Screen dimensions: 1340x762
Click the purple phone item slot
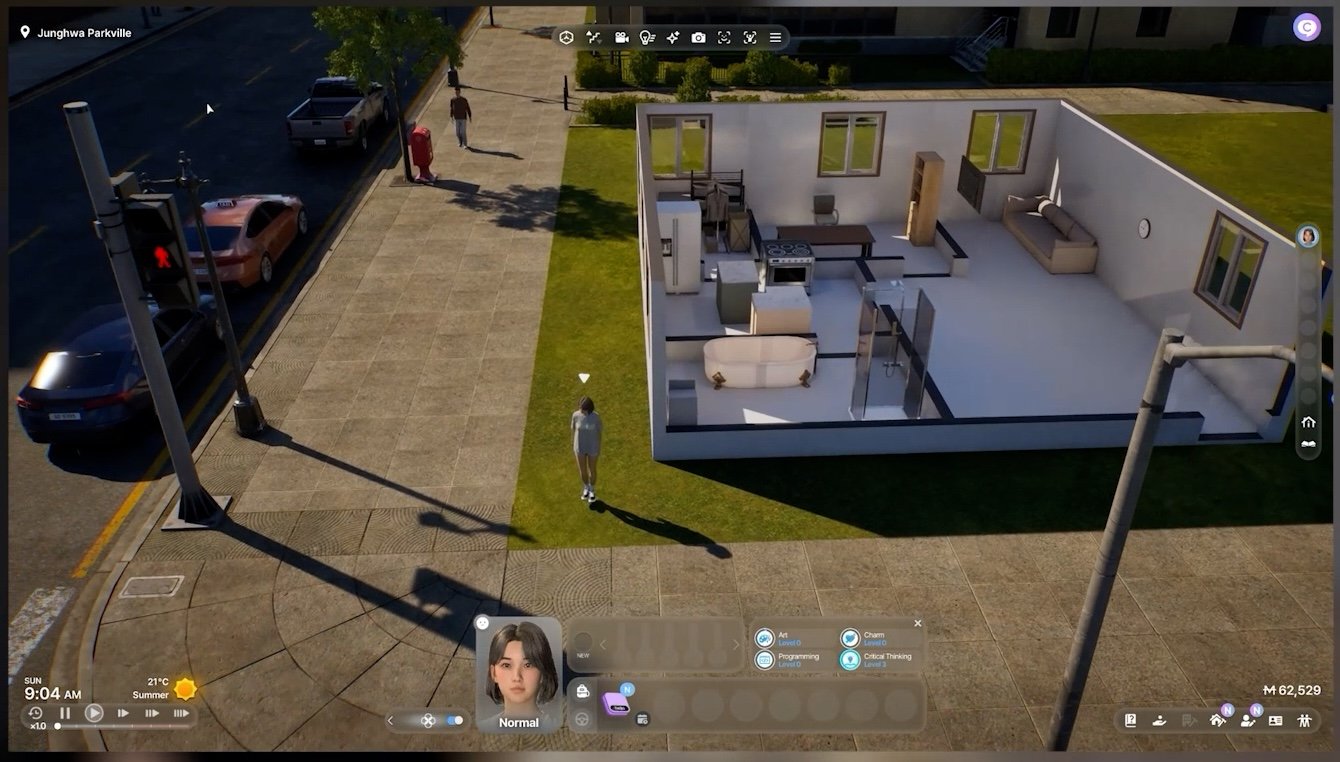pos(615,704)
